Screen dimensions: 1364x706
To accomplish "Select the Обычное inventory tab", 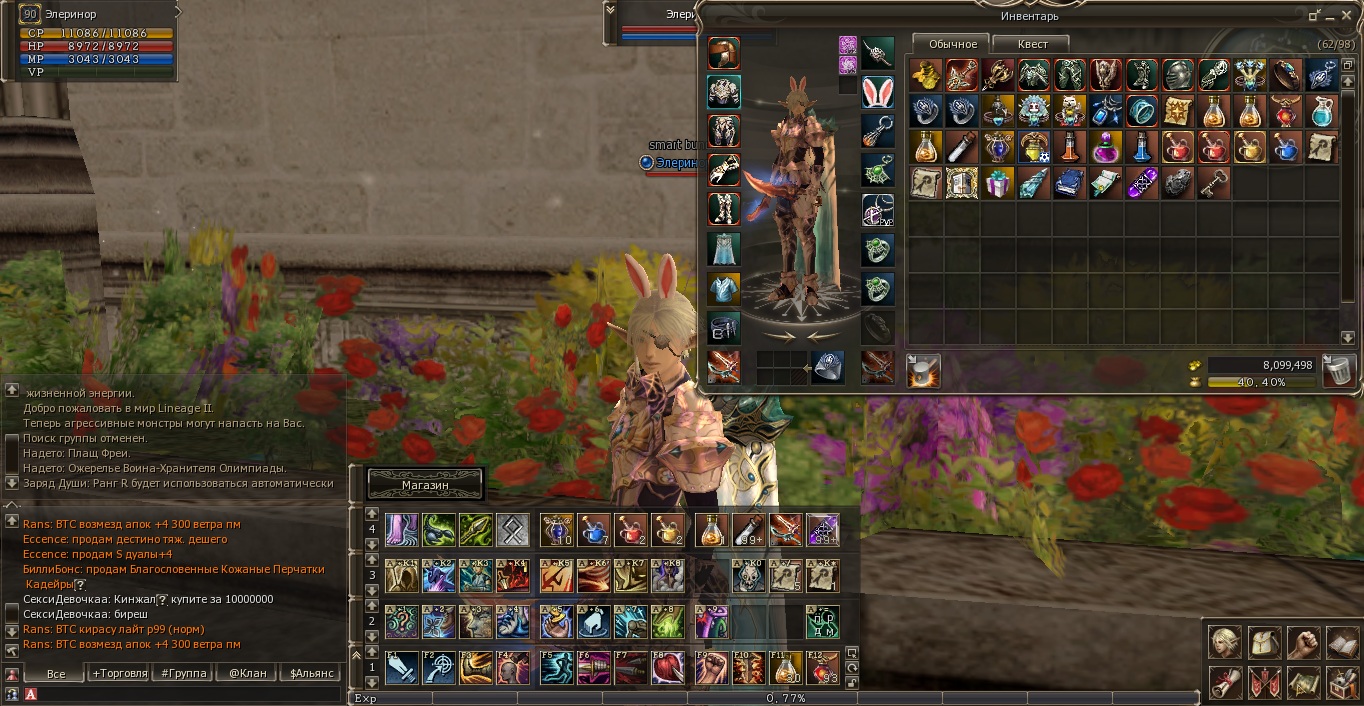I will tap(952, 44).
